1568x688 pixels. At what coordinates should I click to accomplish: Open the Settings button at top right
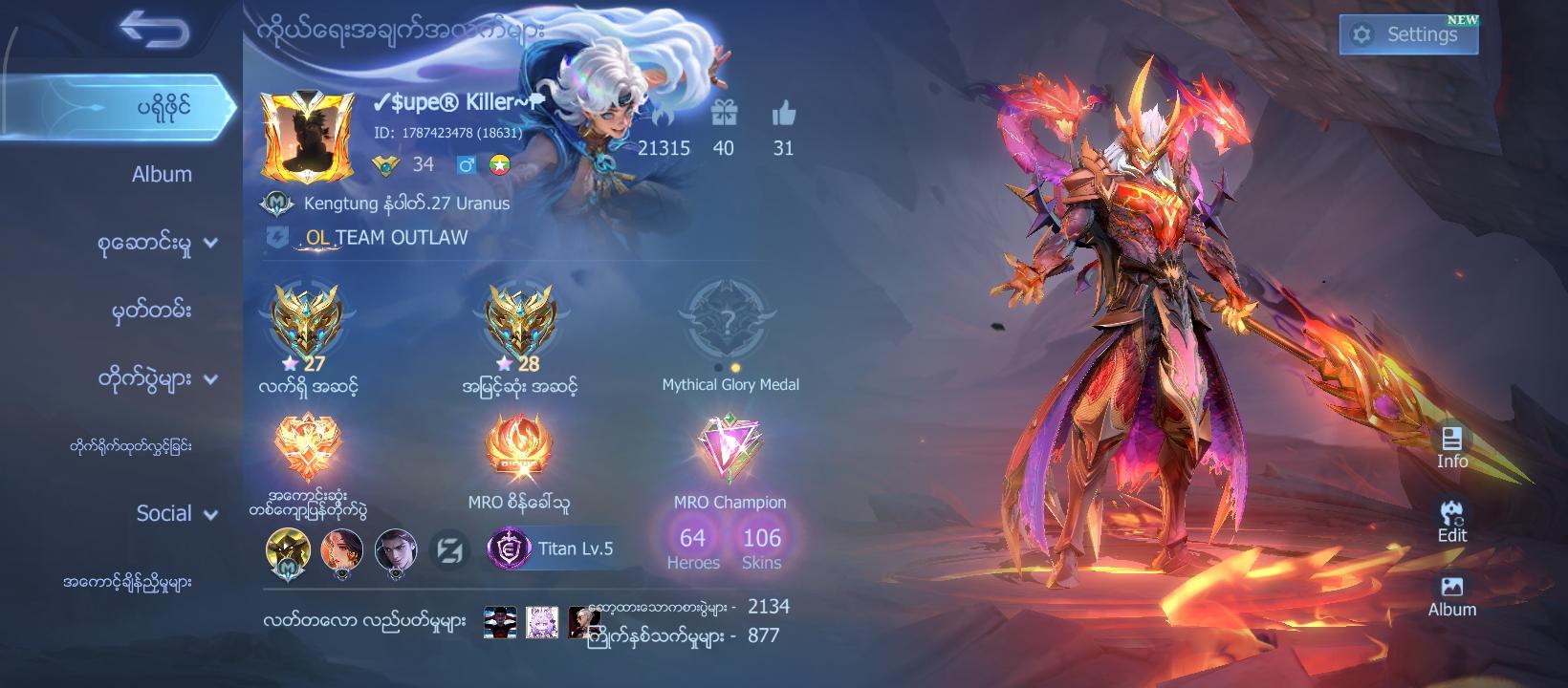(x=1407, y=33)
